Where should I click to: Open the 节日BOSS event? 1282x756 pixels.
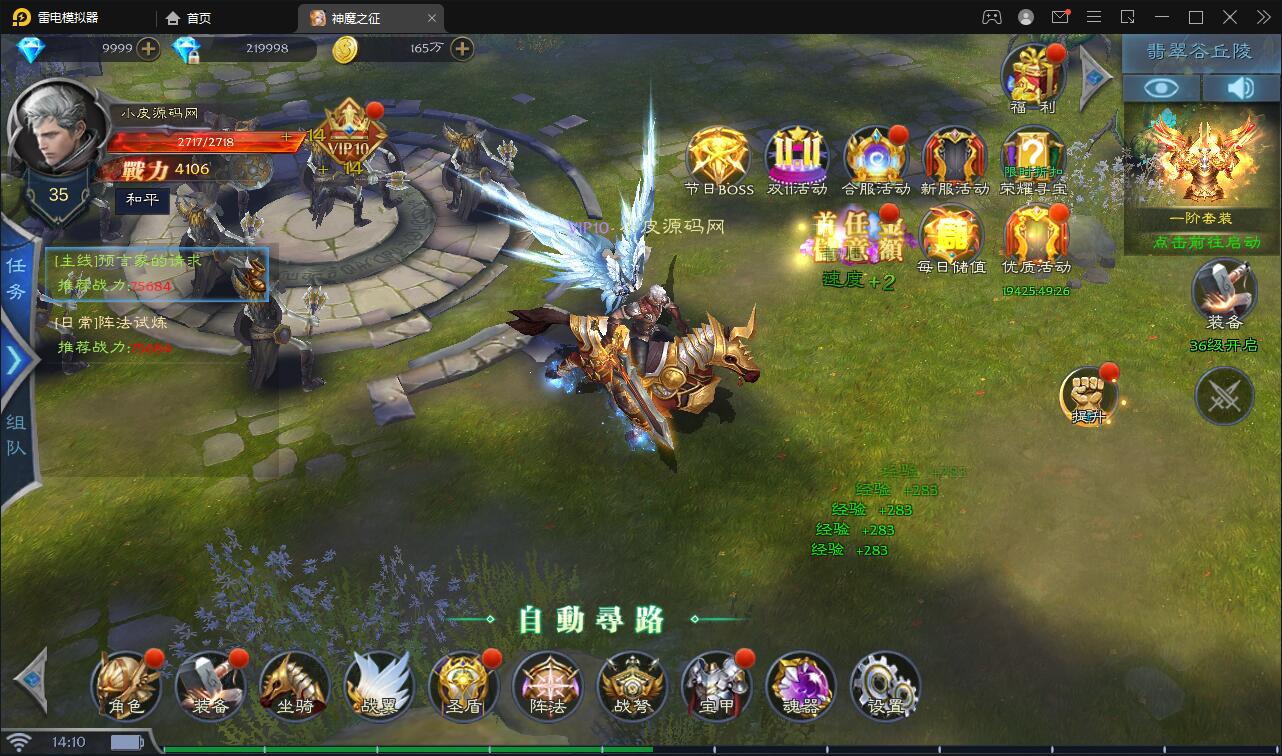point(719,160)
